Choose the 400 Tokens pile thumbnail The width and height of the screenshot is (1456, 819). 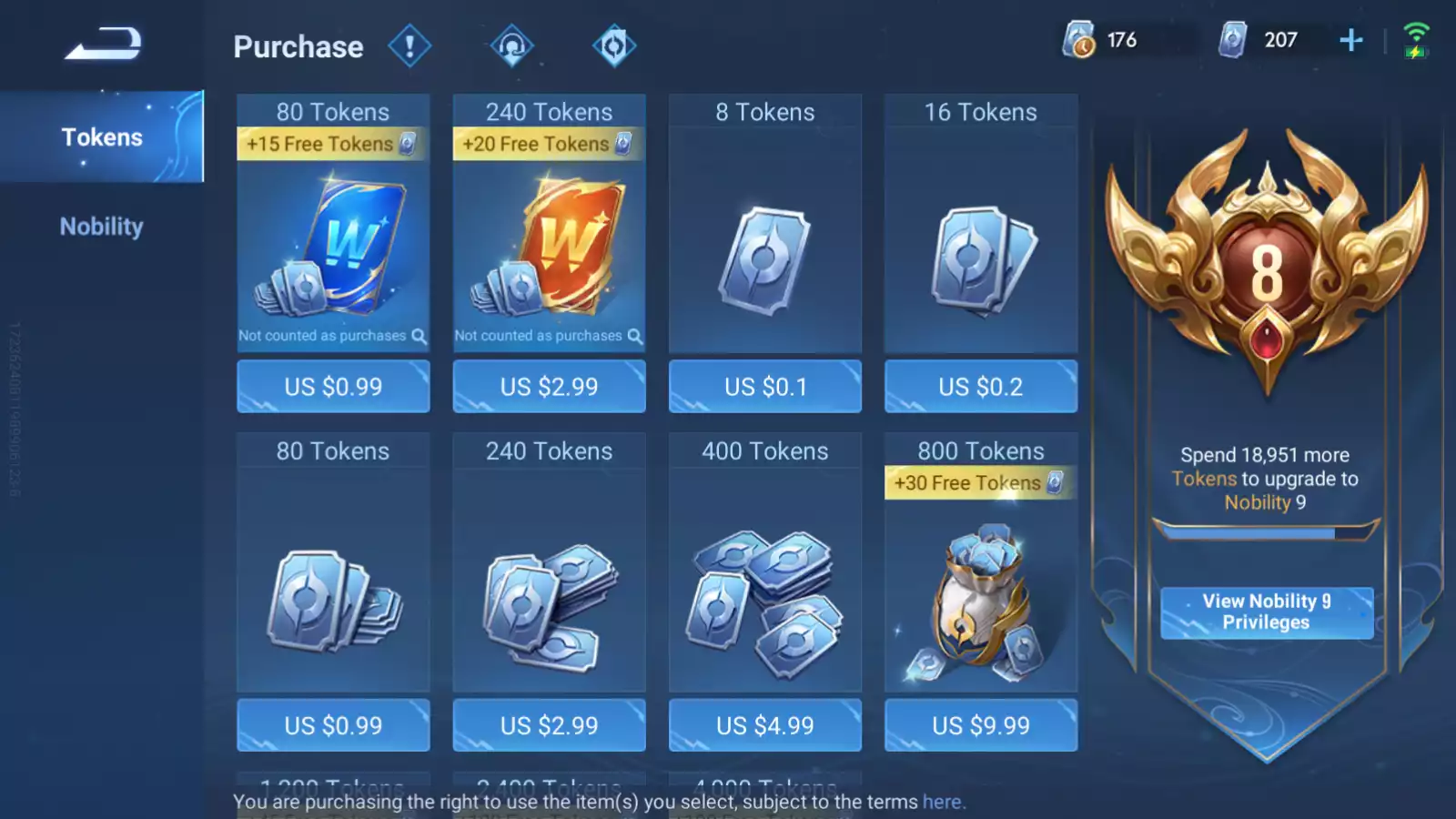(x=764, y=601)
